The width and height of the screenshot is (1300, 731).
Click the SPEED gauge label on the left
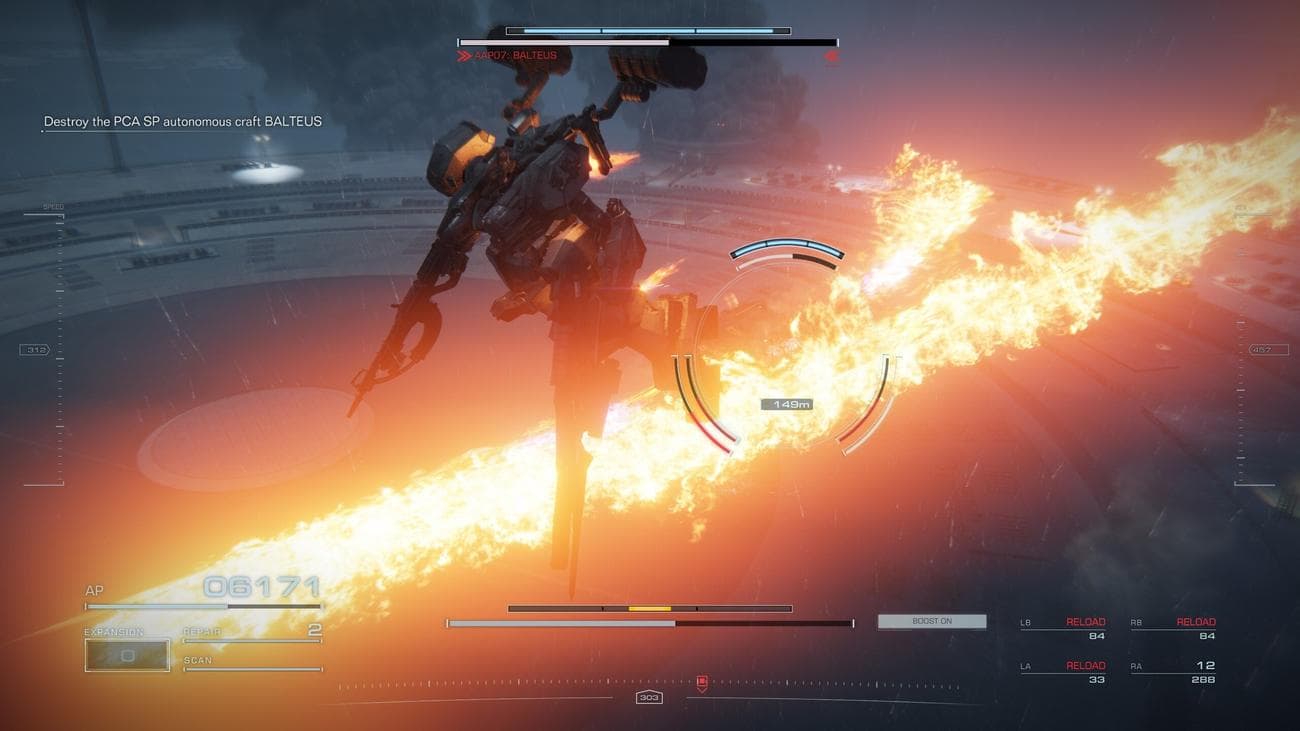pyautogui.click(x=51, y=206)
